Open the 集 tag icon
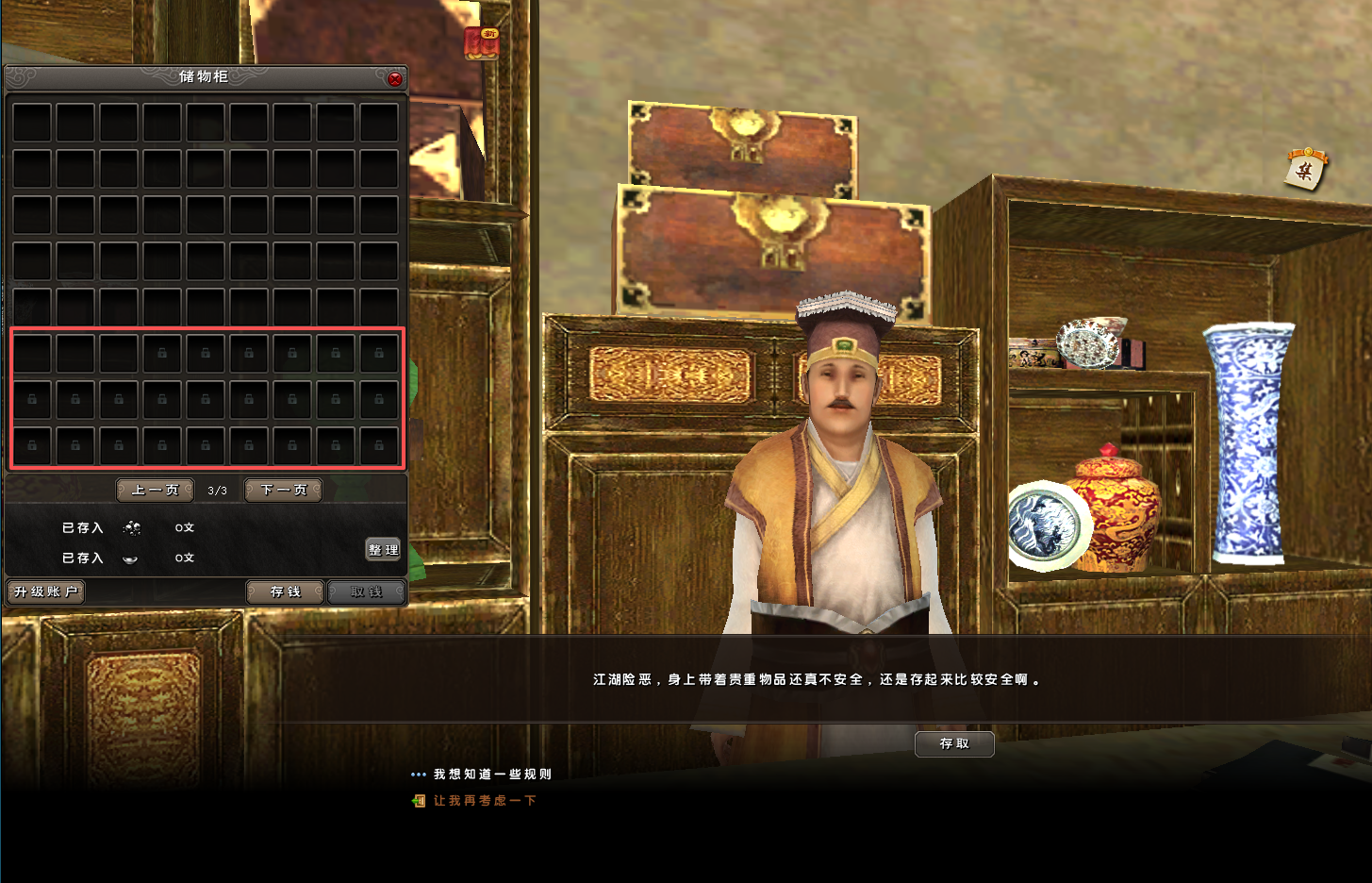 tap(1306, 170)
